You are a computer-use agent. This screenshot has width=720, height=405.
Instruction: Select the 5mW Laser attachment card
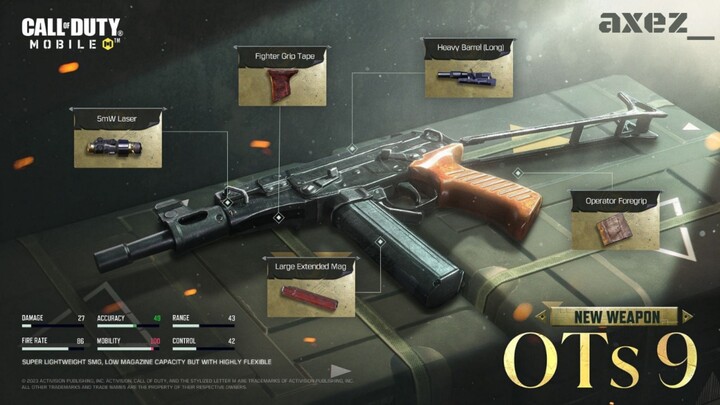(x=119, y=142)
